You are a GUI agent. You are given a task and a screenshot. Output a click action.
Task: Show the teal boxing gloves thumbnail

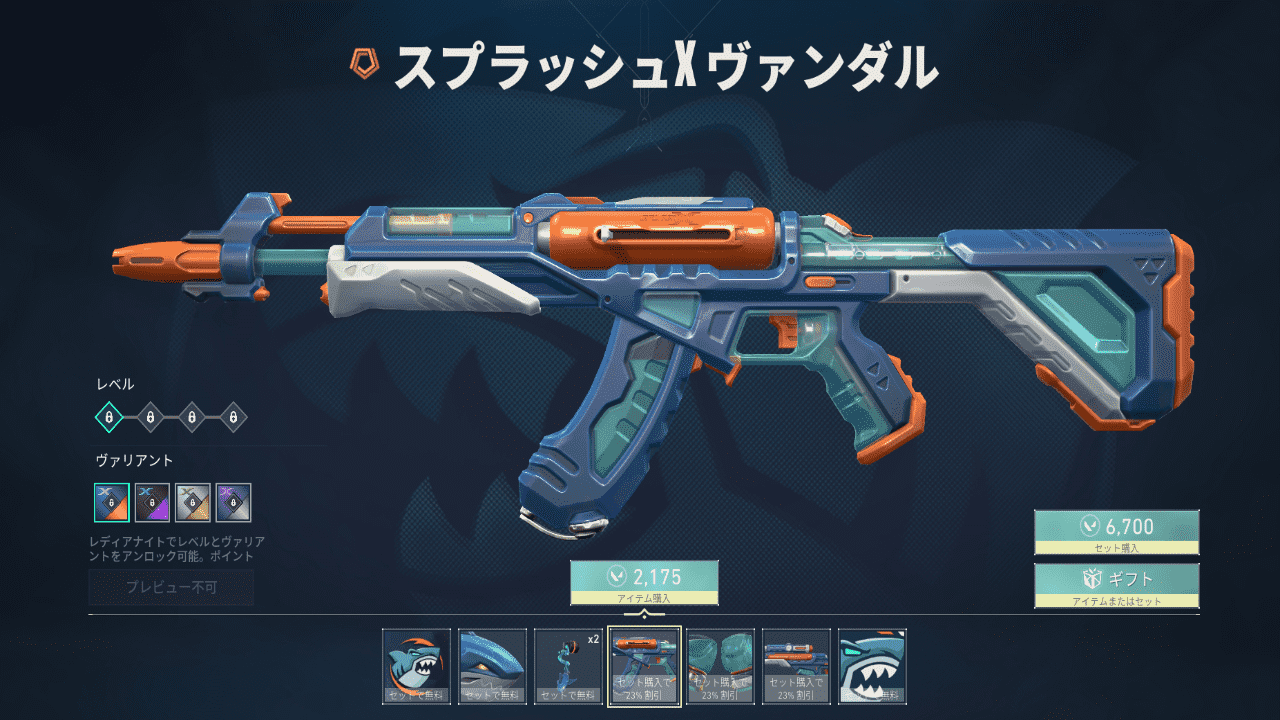(x=720, y=666)
